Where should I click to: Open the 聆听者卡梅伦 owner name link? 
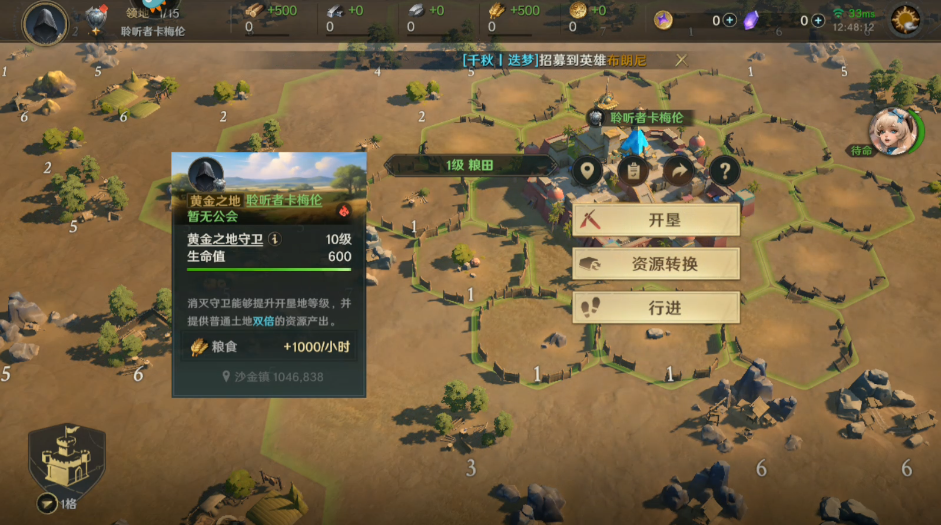[284, 200]
